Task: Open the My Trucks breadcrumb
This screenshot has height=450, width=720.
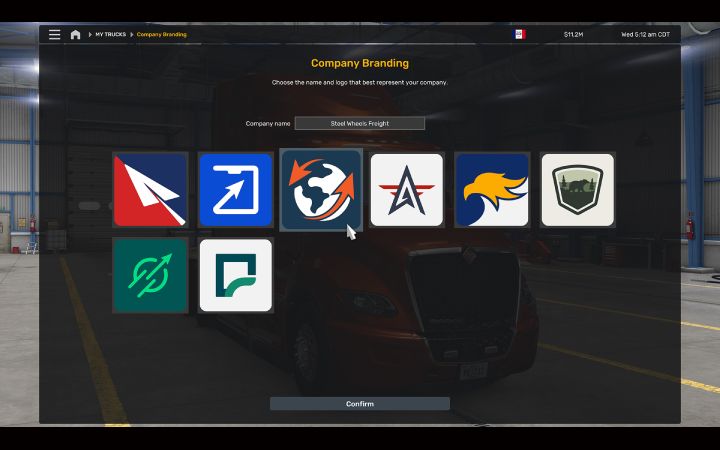Action: click(110, 34)
